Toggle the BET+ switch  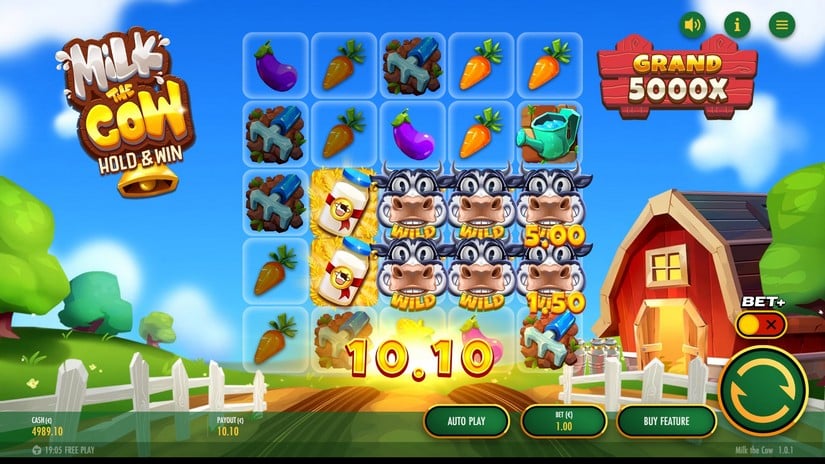click(761, 325)
